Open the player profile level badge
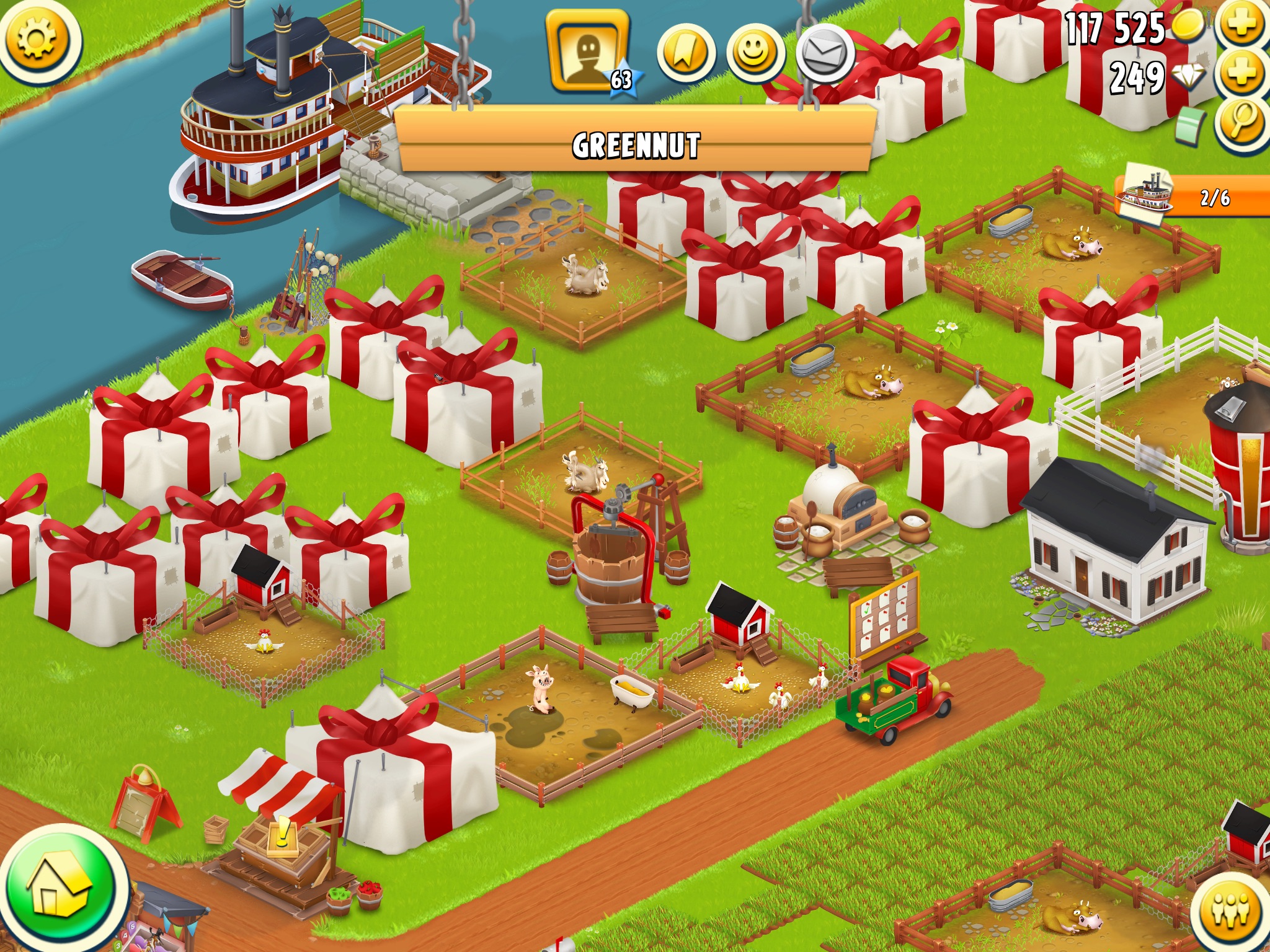1270x952 pixels. [x=588, y=53]
